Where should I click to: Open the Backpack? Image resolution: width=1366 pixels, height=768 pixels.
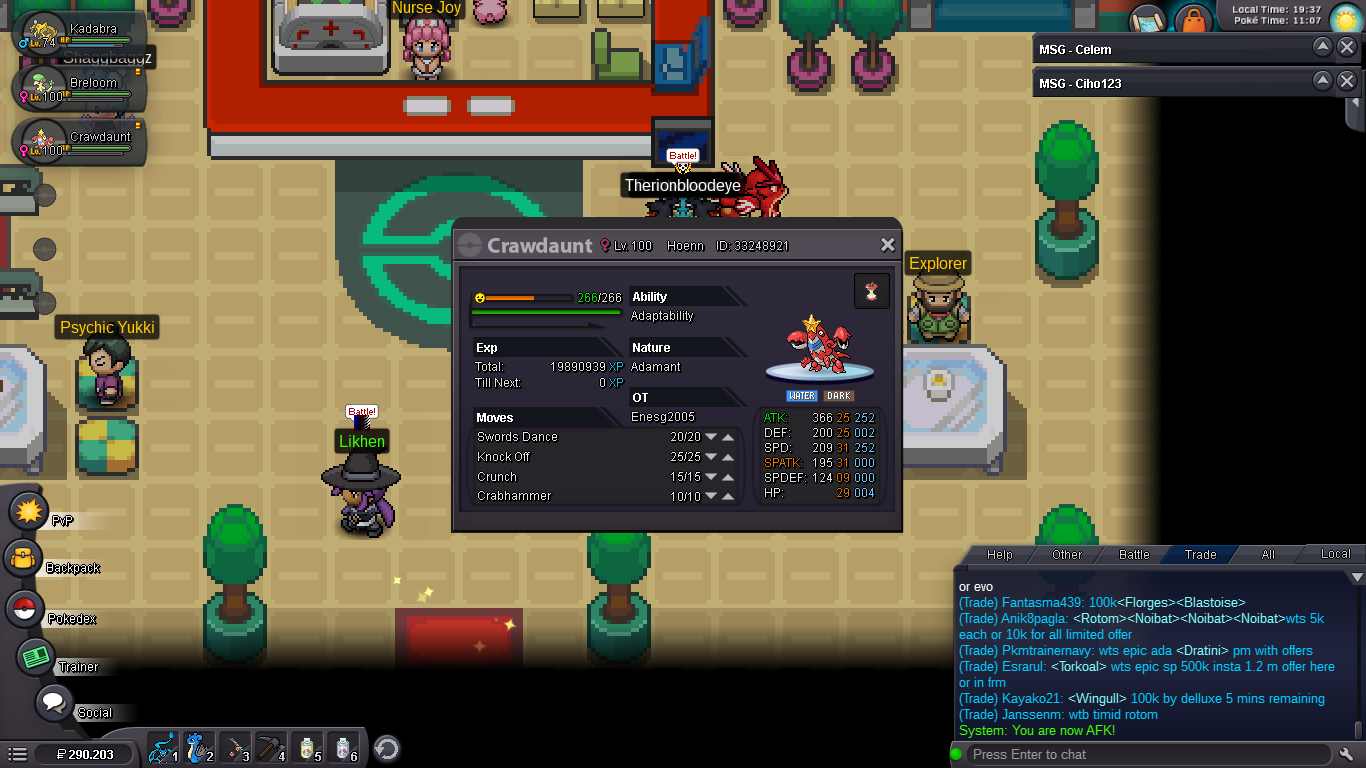24,559
